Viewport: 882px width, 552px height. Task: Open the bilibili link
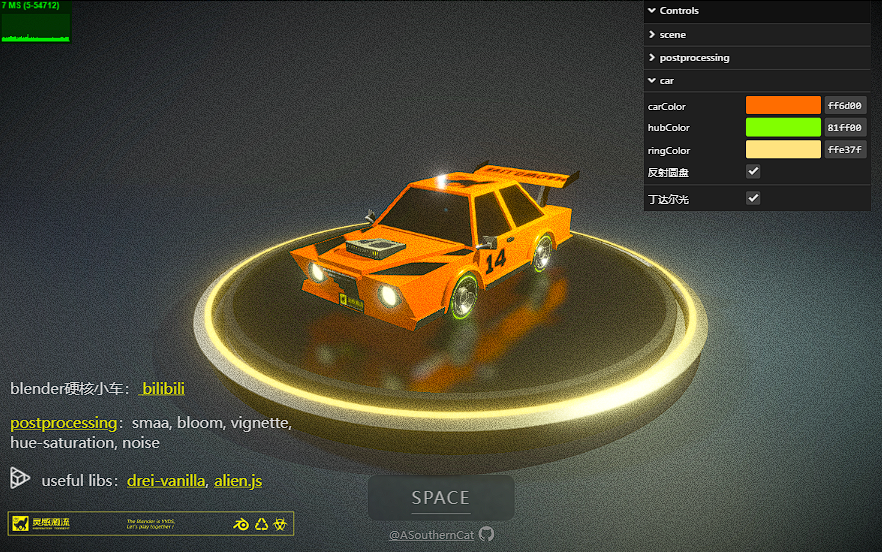162,388
